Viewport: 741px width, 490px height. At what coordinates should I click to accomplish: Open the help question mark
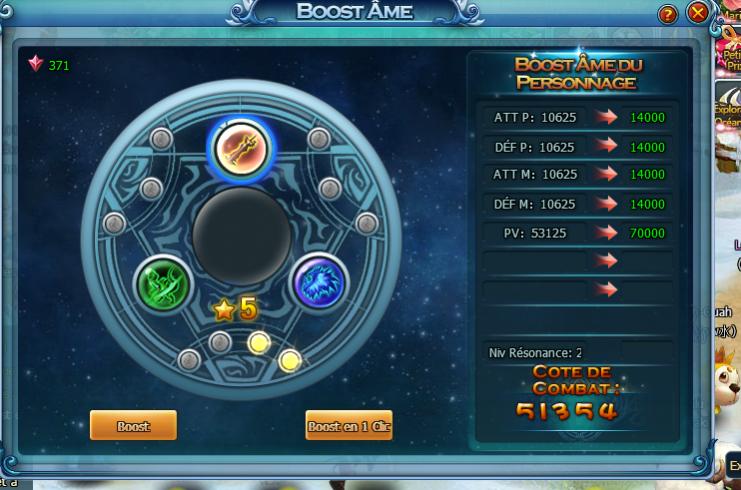click(669, 14)
